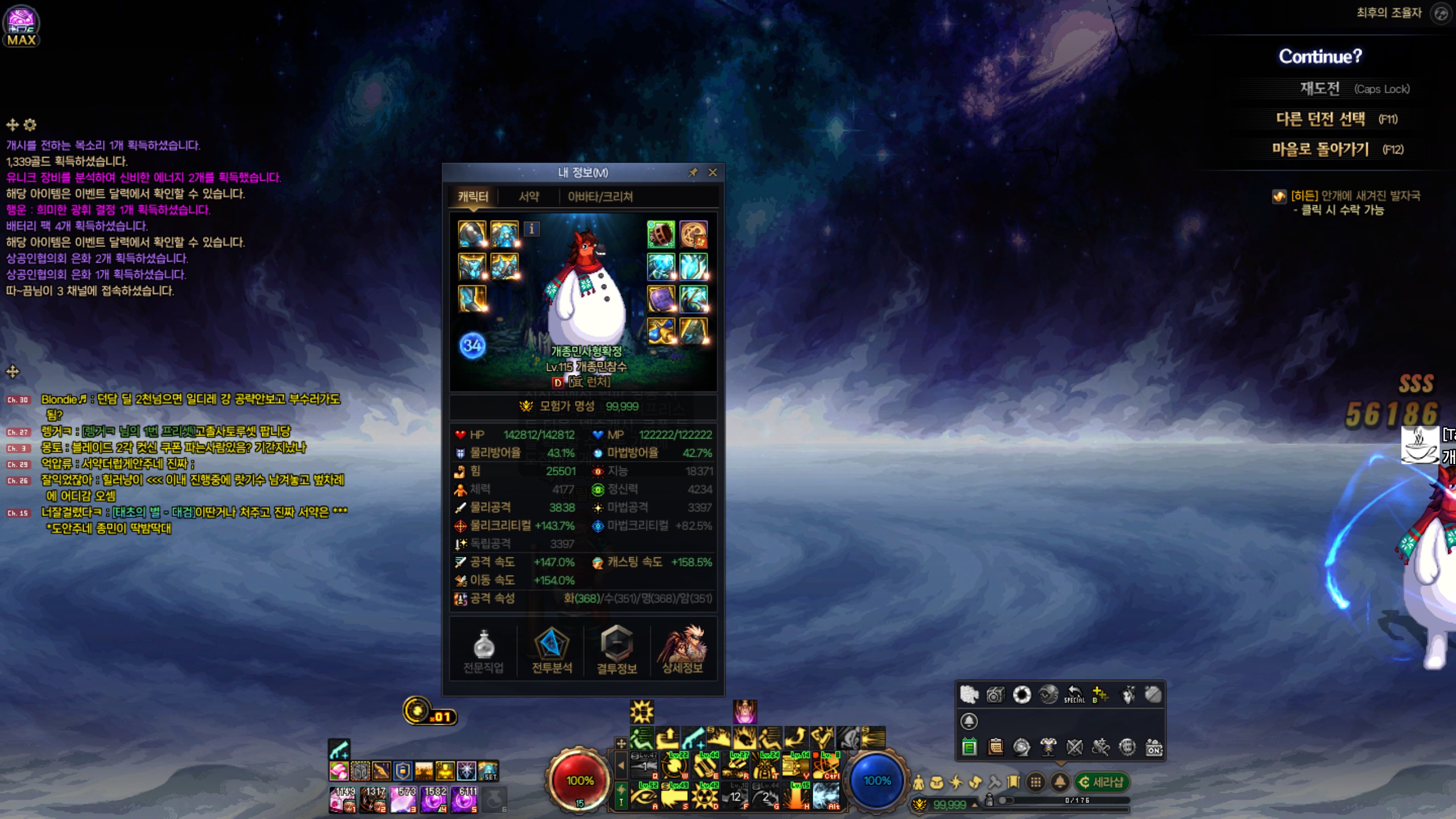Select 다른 던전 선택 option
1456x819 pixels.
(1321, 119)
